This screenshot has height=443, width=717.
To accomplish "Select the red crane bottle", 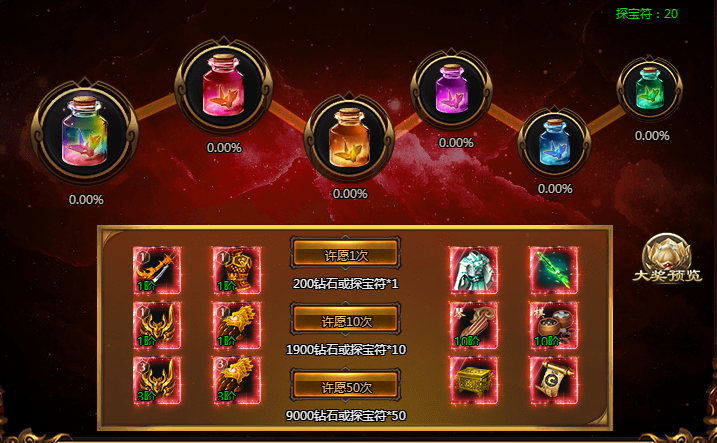I will [x=225, y=86].
